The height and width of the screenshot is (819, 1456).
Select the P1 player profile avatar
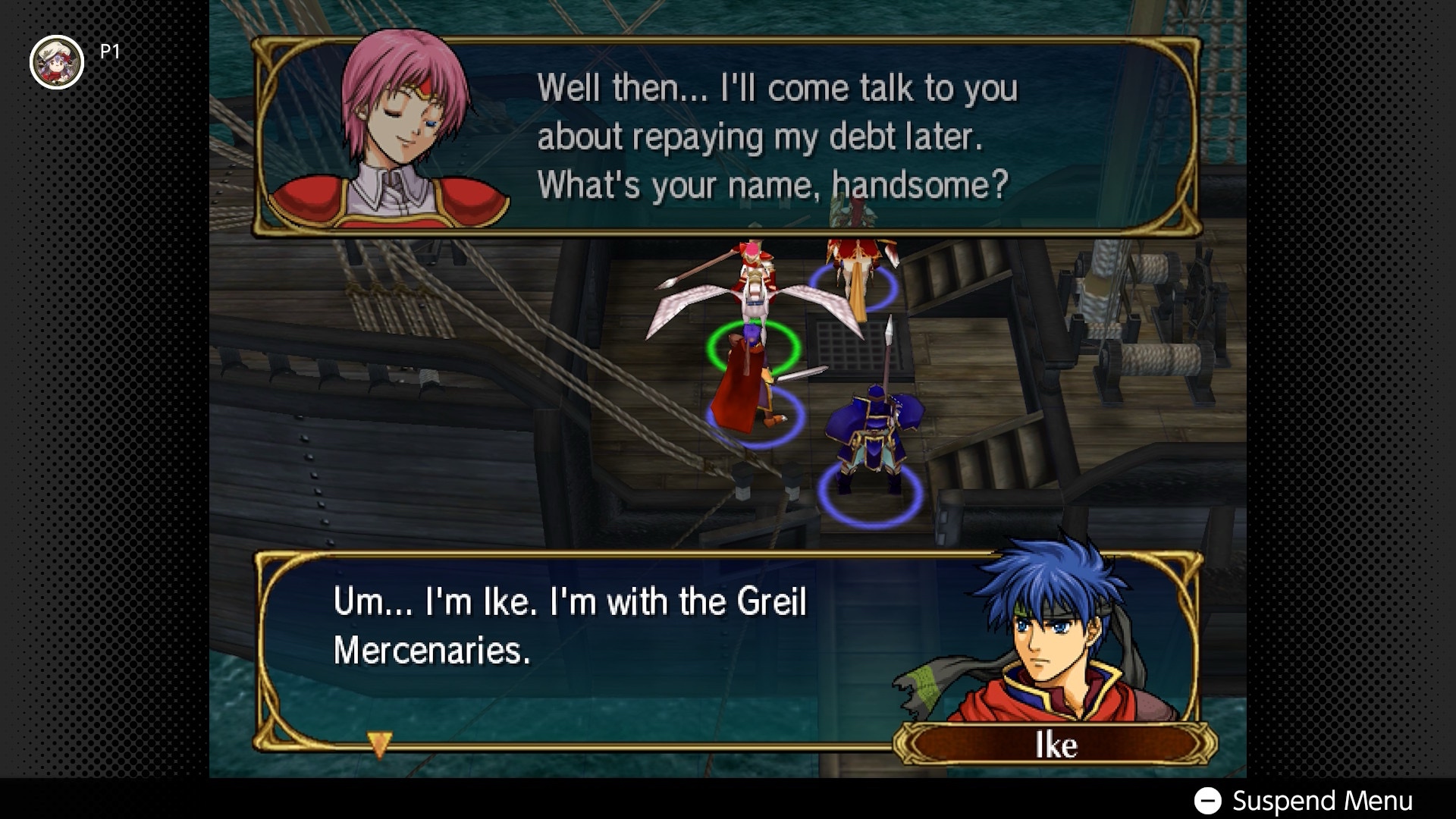56,62
